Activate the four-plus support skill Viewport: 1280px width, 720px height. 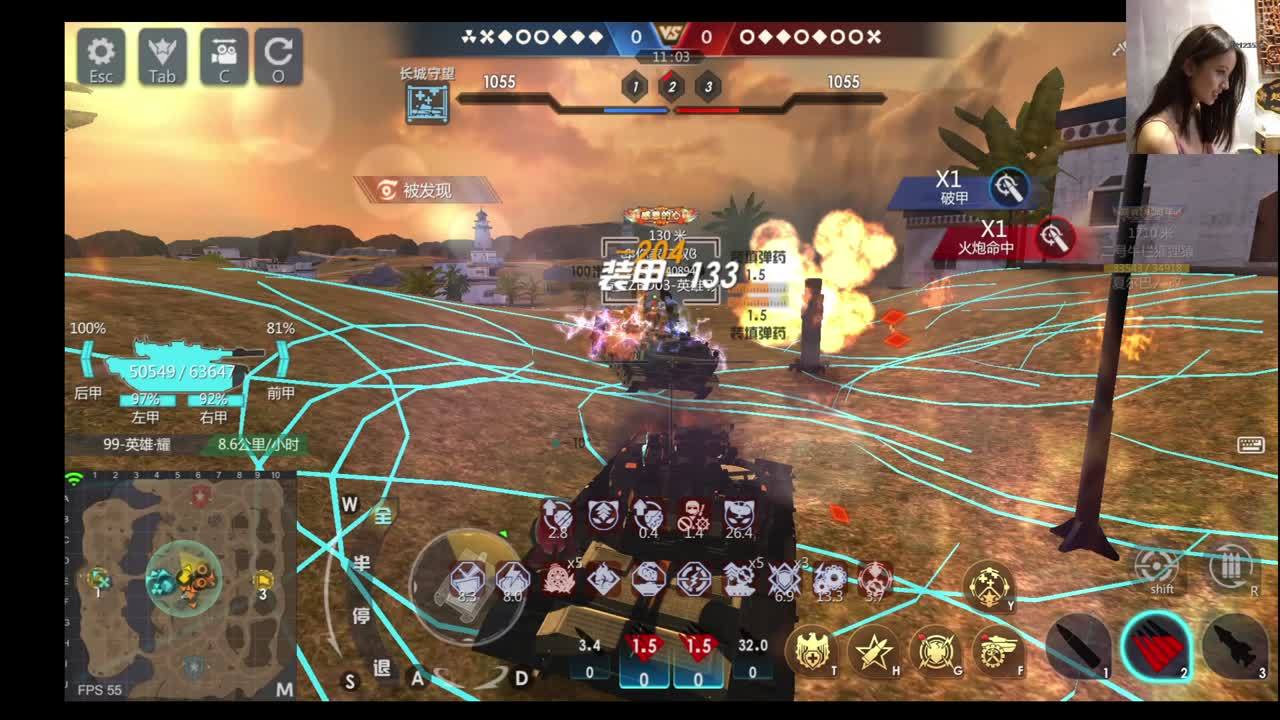coord(988,585)
